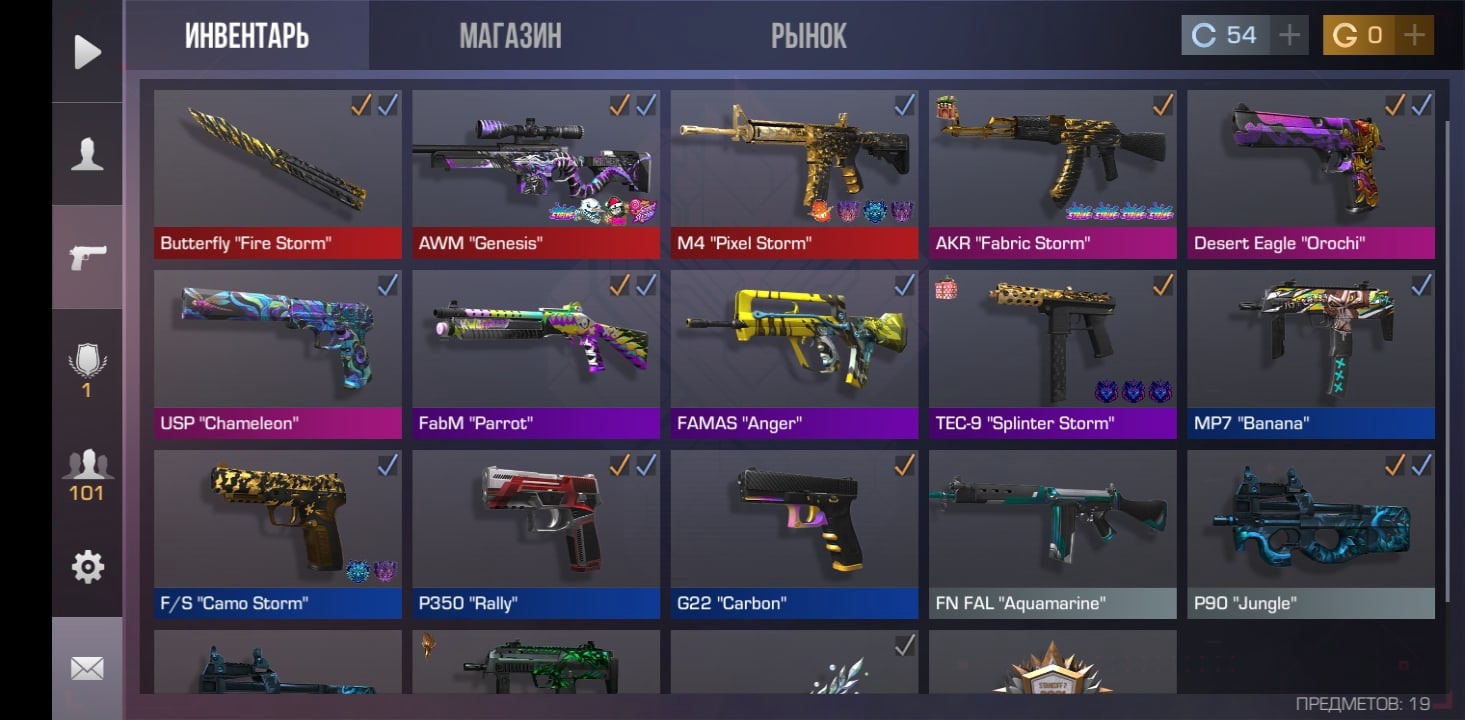Image resolution: width=1465 pixels, height=720 pixels.
Task: Open the rank shield icon
Action: tap(87, 365)
